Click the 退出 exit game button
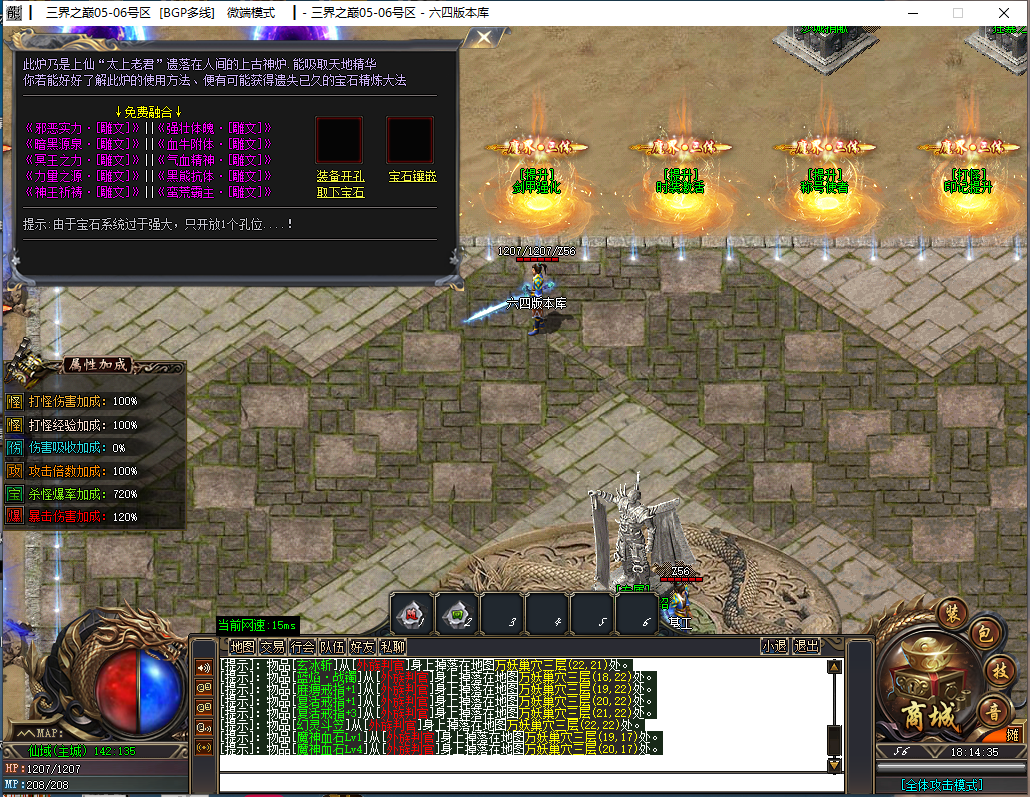1030x797 pixels. click(806, 647)
